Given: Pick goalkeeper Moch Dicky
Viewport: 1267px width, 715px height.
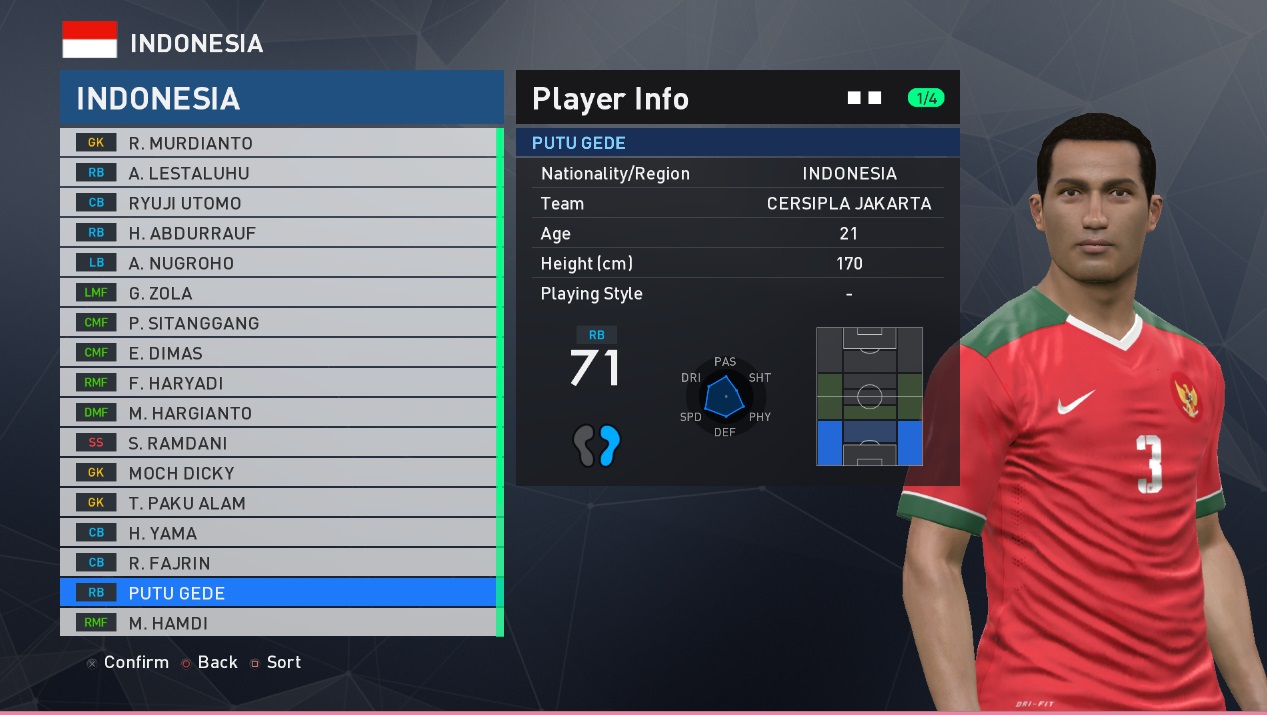Looking at the screenshot, I should pos(278,473).
